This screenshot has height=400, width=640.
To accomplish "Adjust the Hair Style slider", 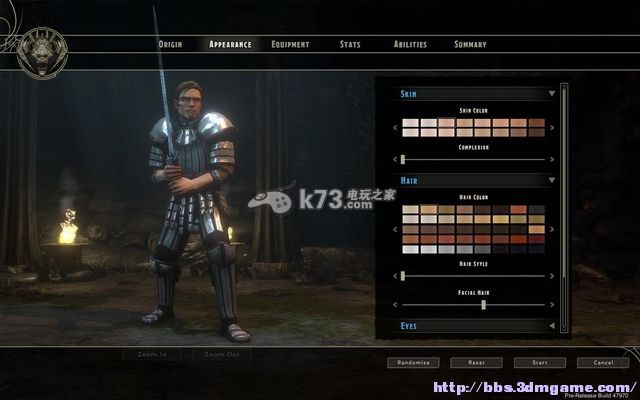I will [x=474, y=275].
